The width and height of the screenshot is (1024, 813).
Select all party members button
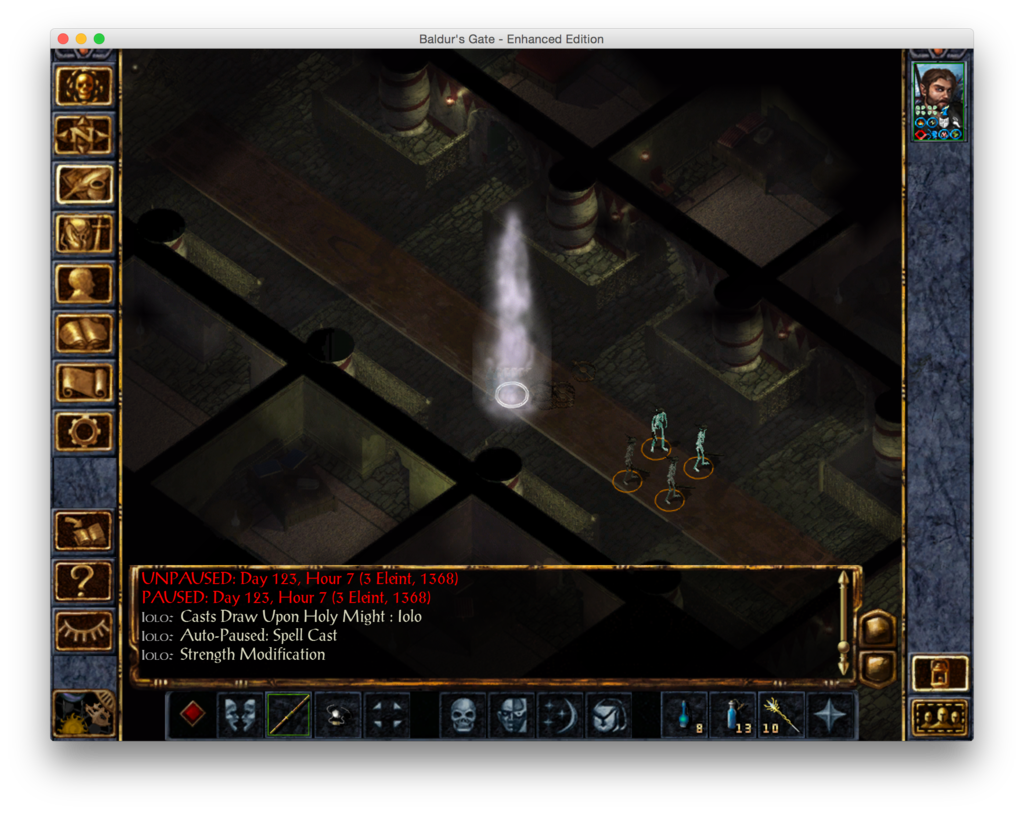[x=940, y=716]
